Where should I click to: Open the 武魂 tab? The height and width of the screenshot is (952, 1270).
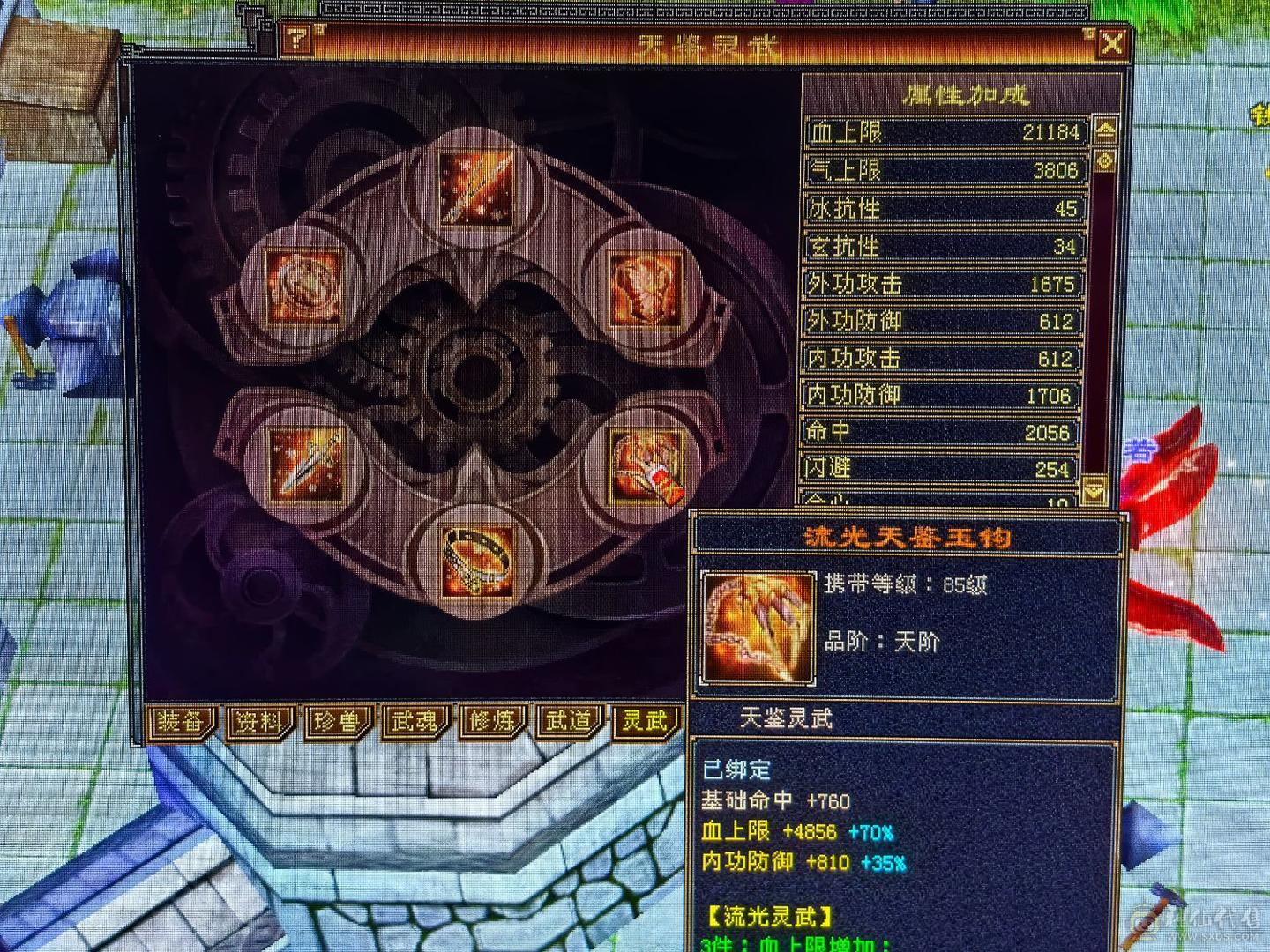click(x=415, y=721)
